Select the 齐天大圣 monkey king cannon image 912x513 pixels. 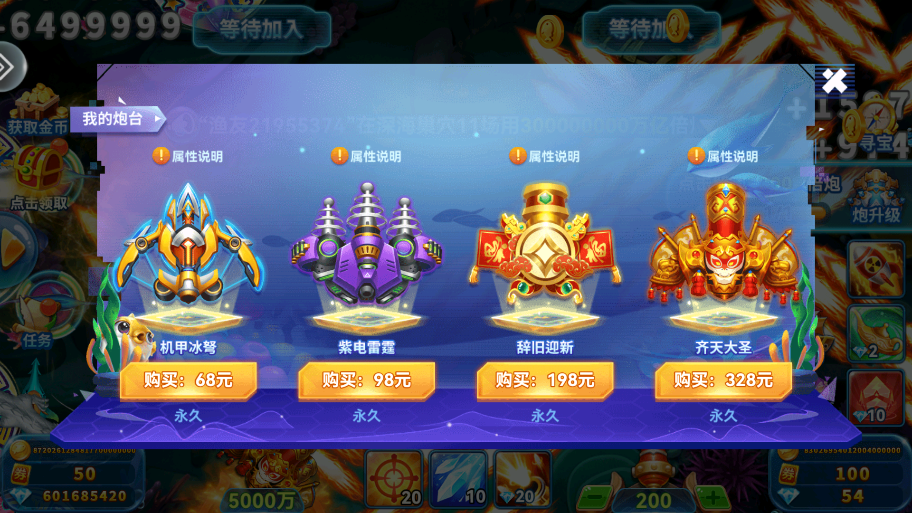723,245
